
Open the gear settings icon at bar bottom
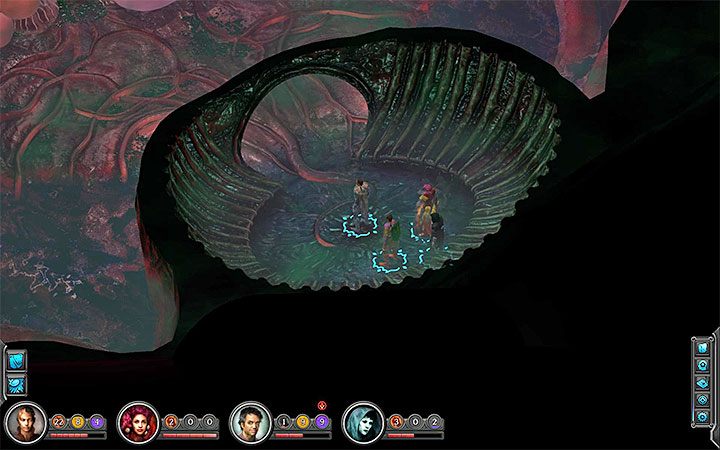point(702,416)
